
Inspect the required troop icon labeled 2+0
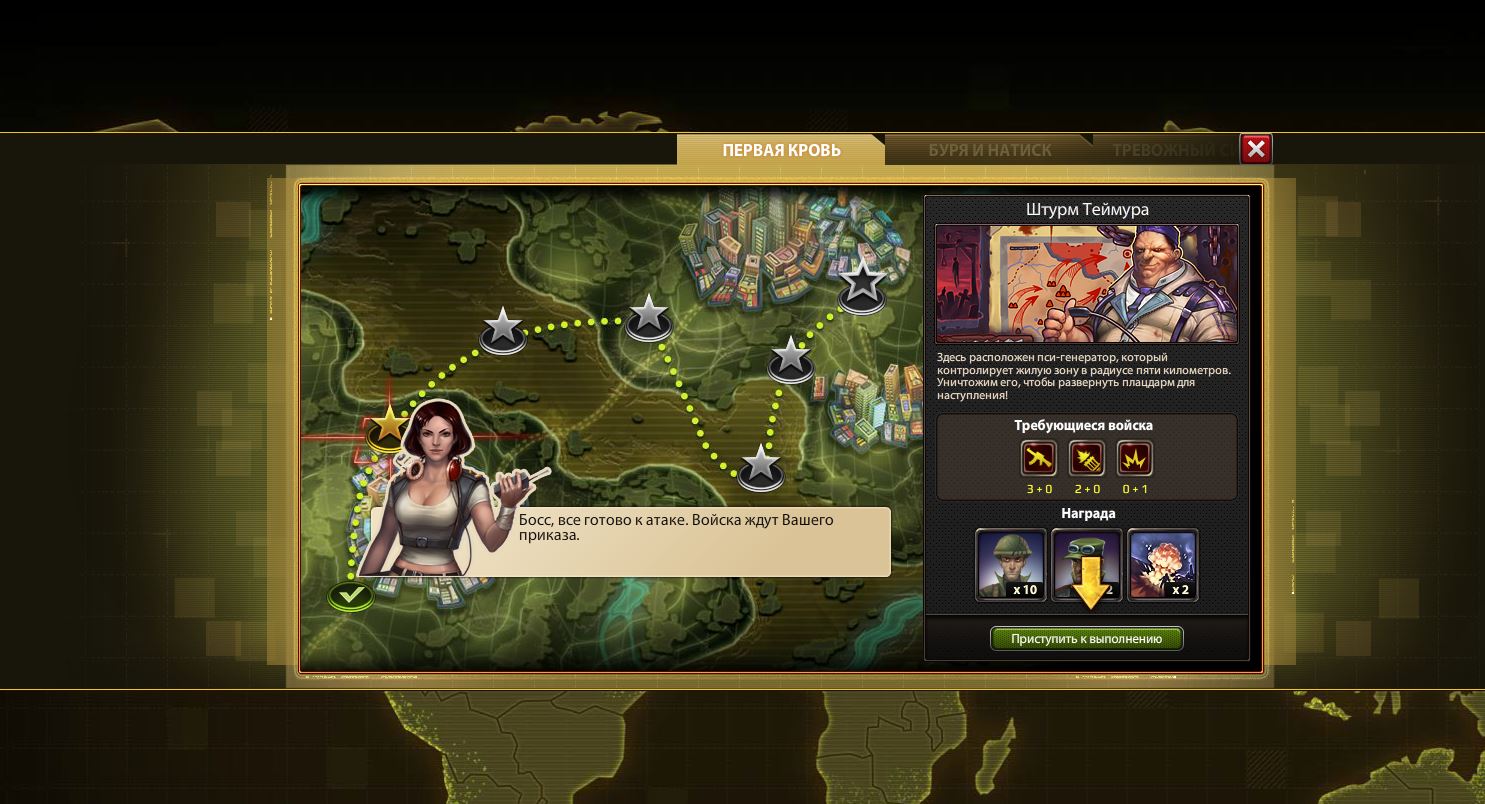click(1087, 459)
